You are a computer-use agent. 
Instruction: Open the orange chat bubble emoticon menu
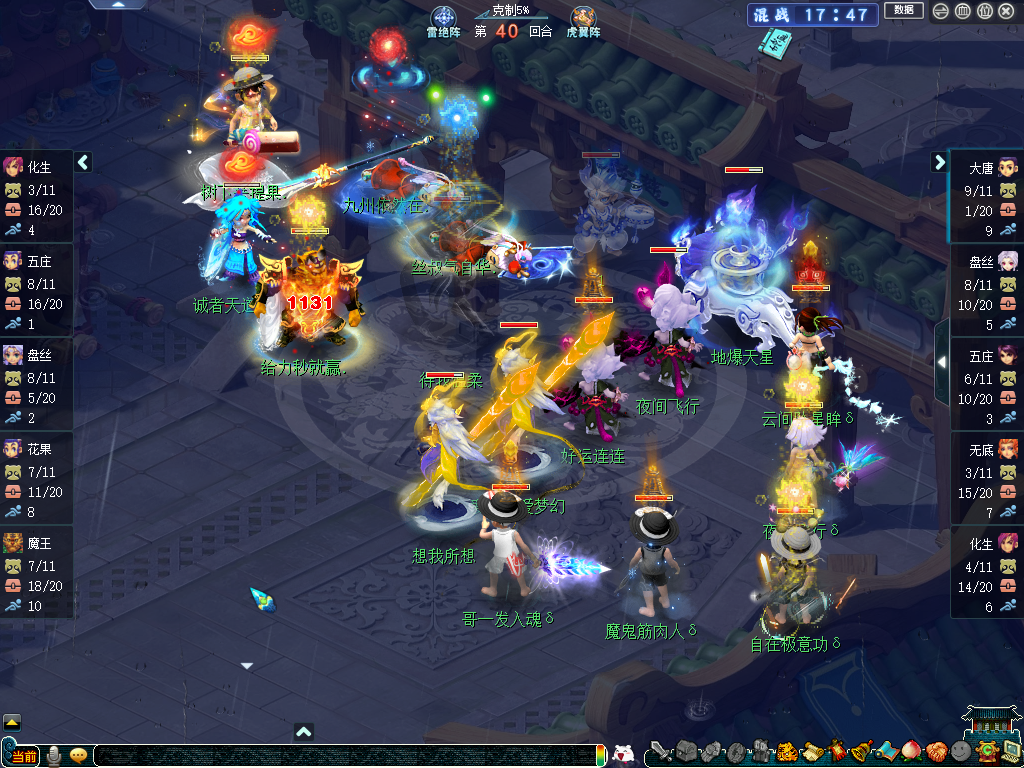(x=78, y=755)
